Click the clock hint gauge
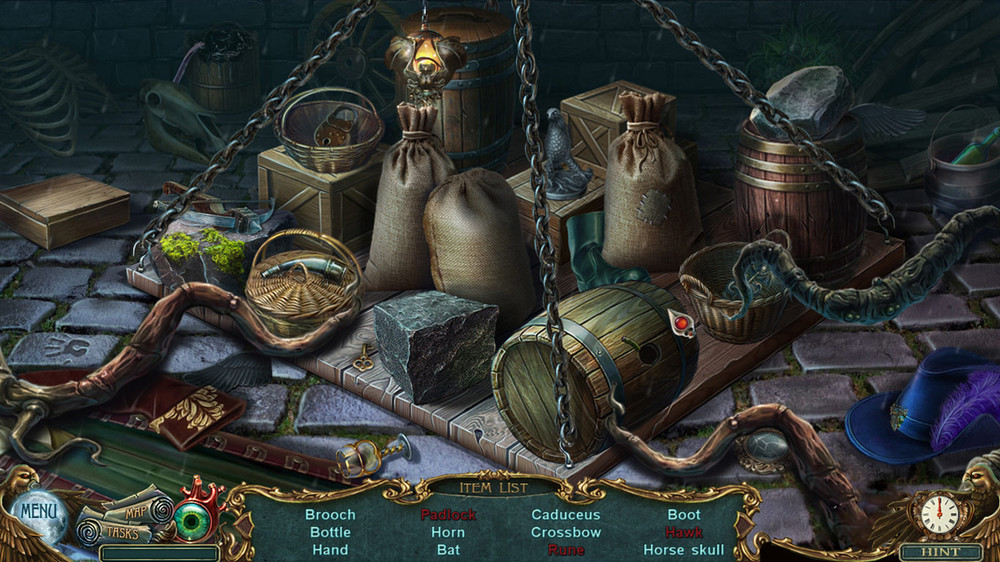1000x562 pixels. click(x=938, y=514)
